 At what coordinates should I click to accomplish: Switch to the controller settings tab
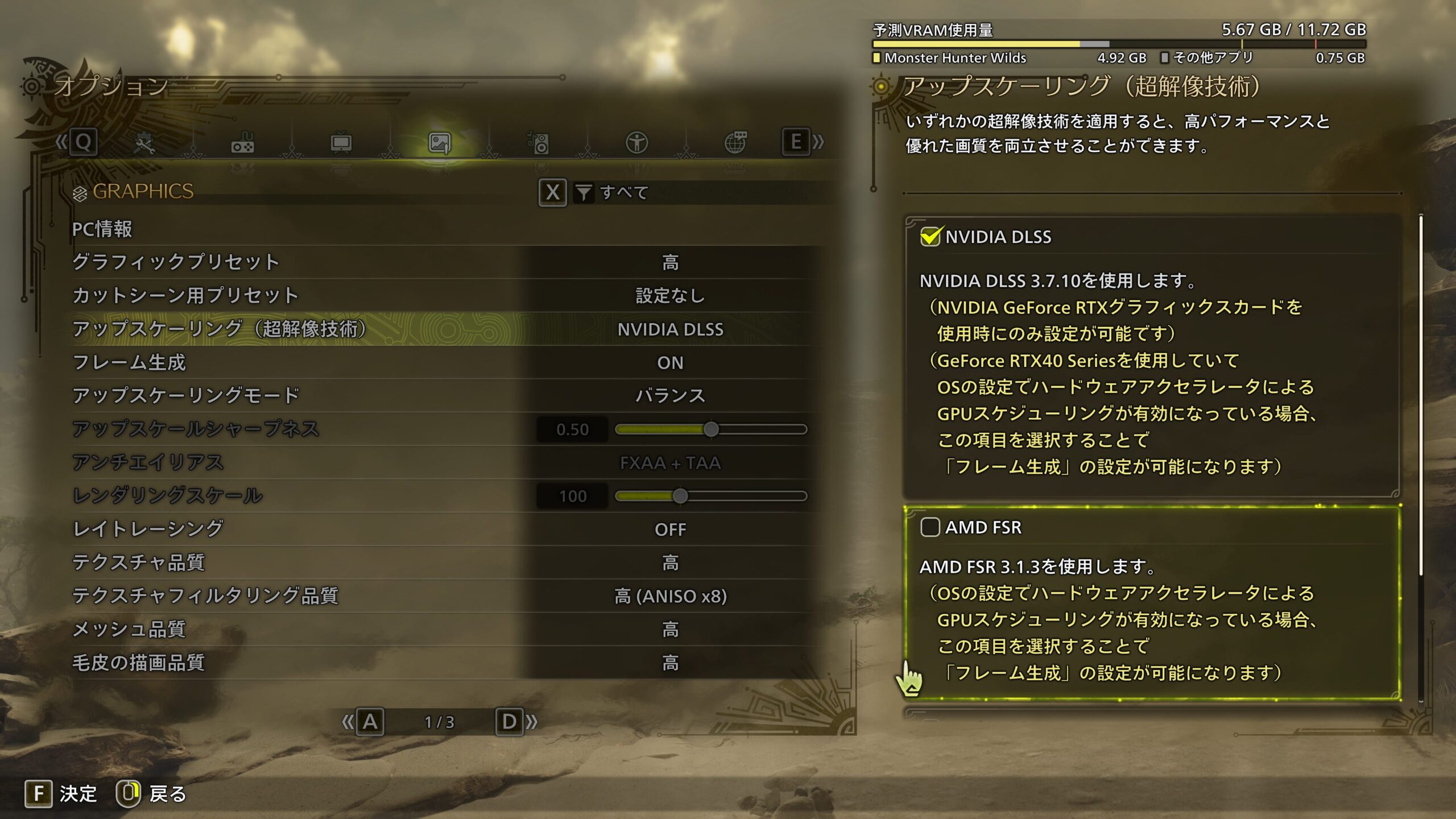(243, 143)
